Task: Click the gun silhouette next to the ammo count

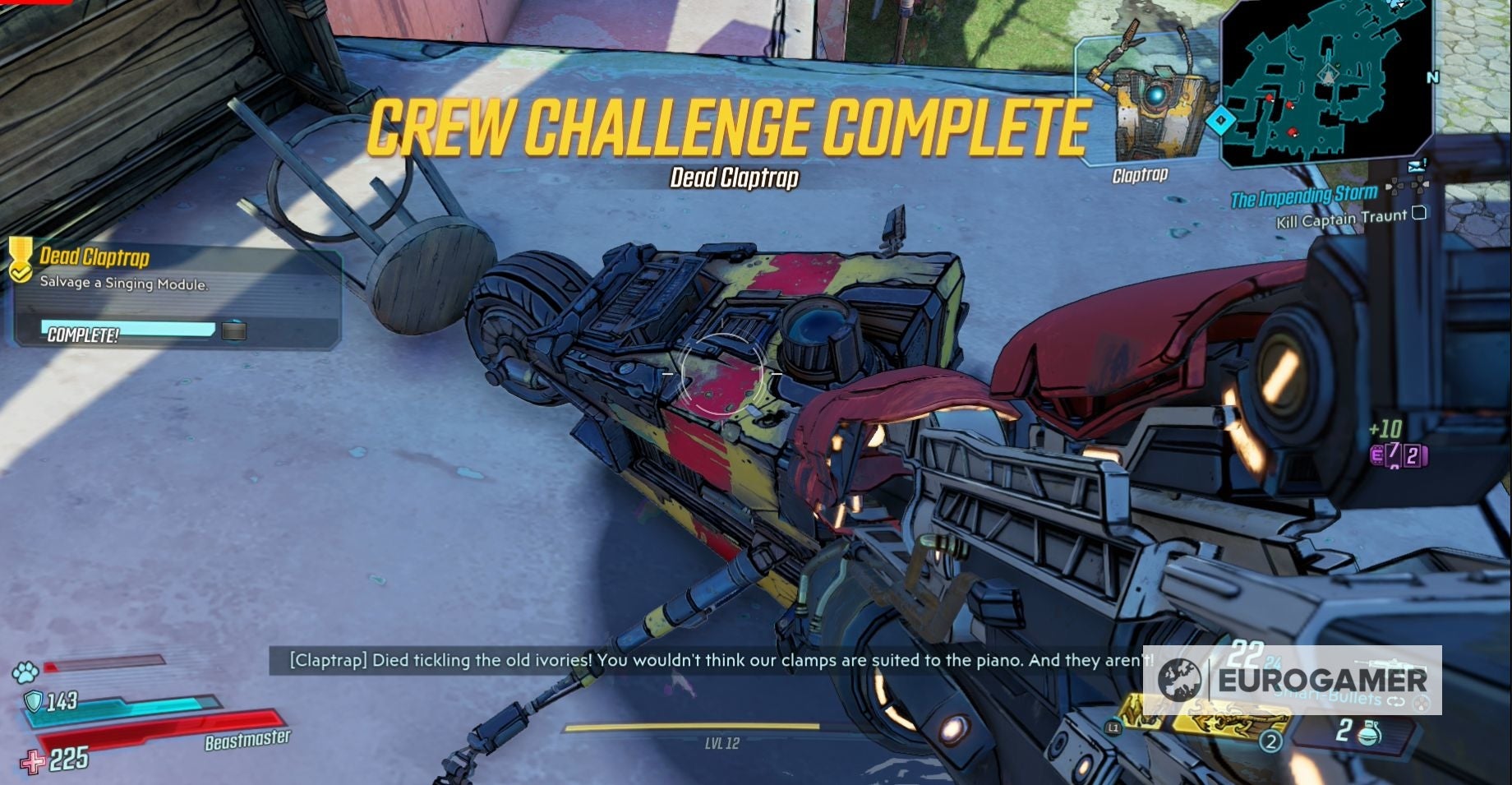Action: tap(1391, 663)
